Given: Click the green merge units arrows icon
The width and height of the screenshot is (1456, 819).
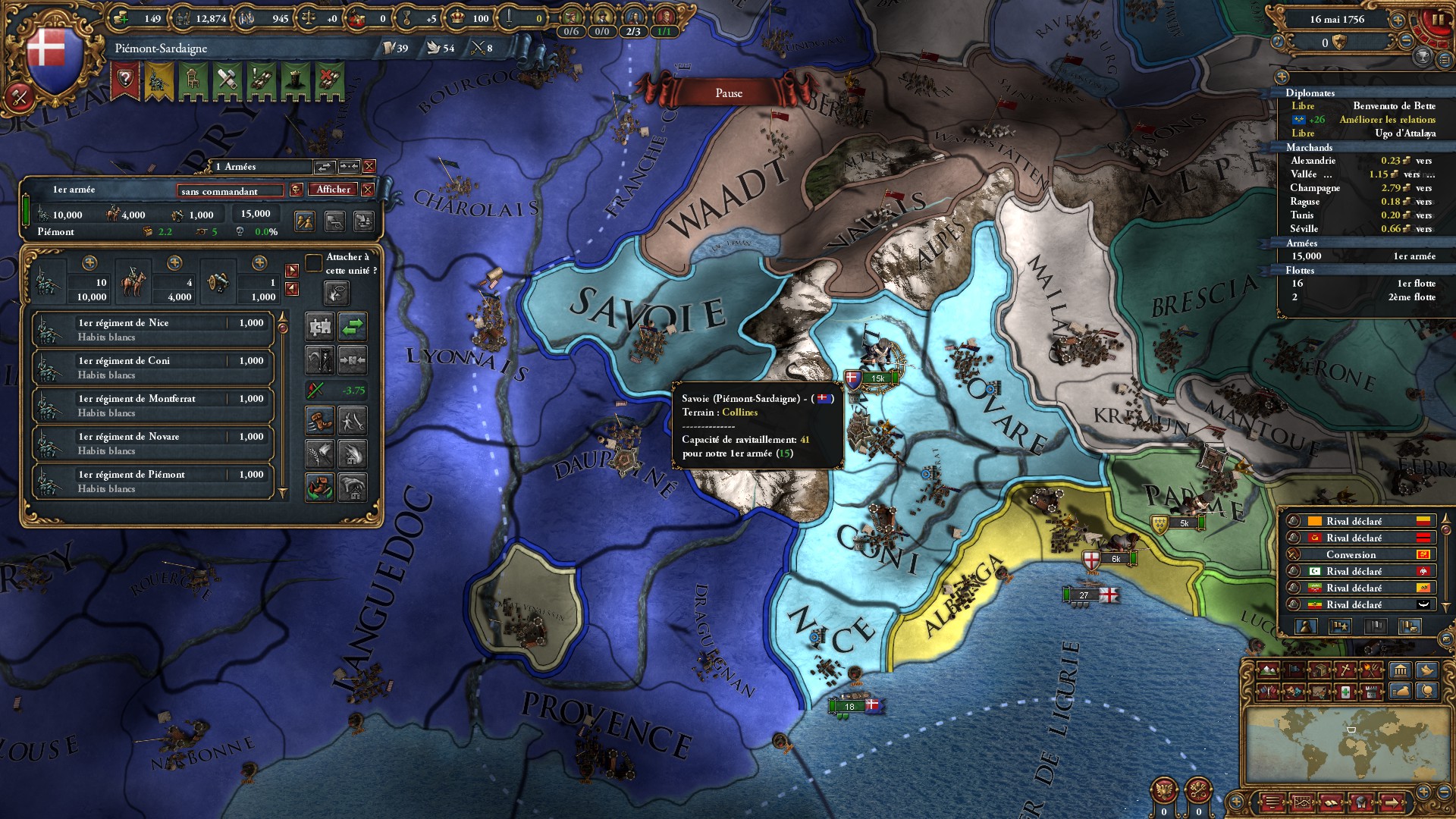Looking at the screenshot, I should 353,327.
